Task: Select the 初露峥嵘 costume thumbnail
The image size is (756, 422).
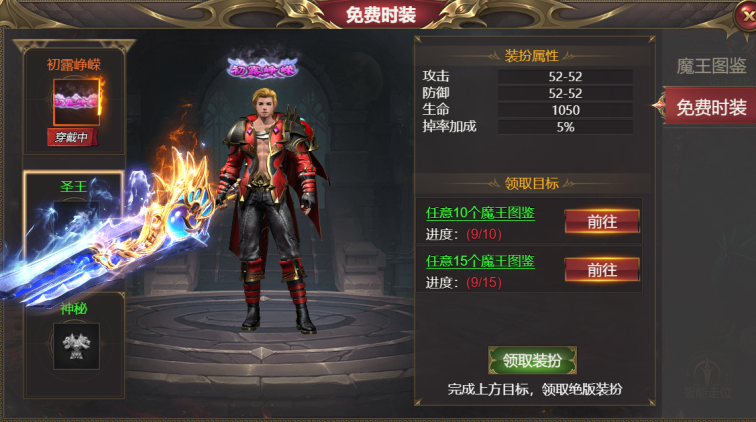Action: (x=73, y=100)
